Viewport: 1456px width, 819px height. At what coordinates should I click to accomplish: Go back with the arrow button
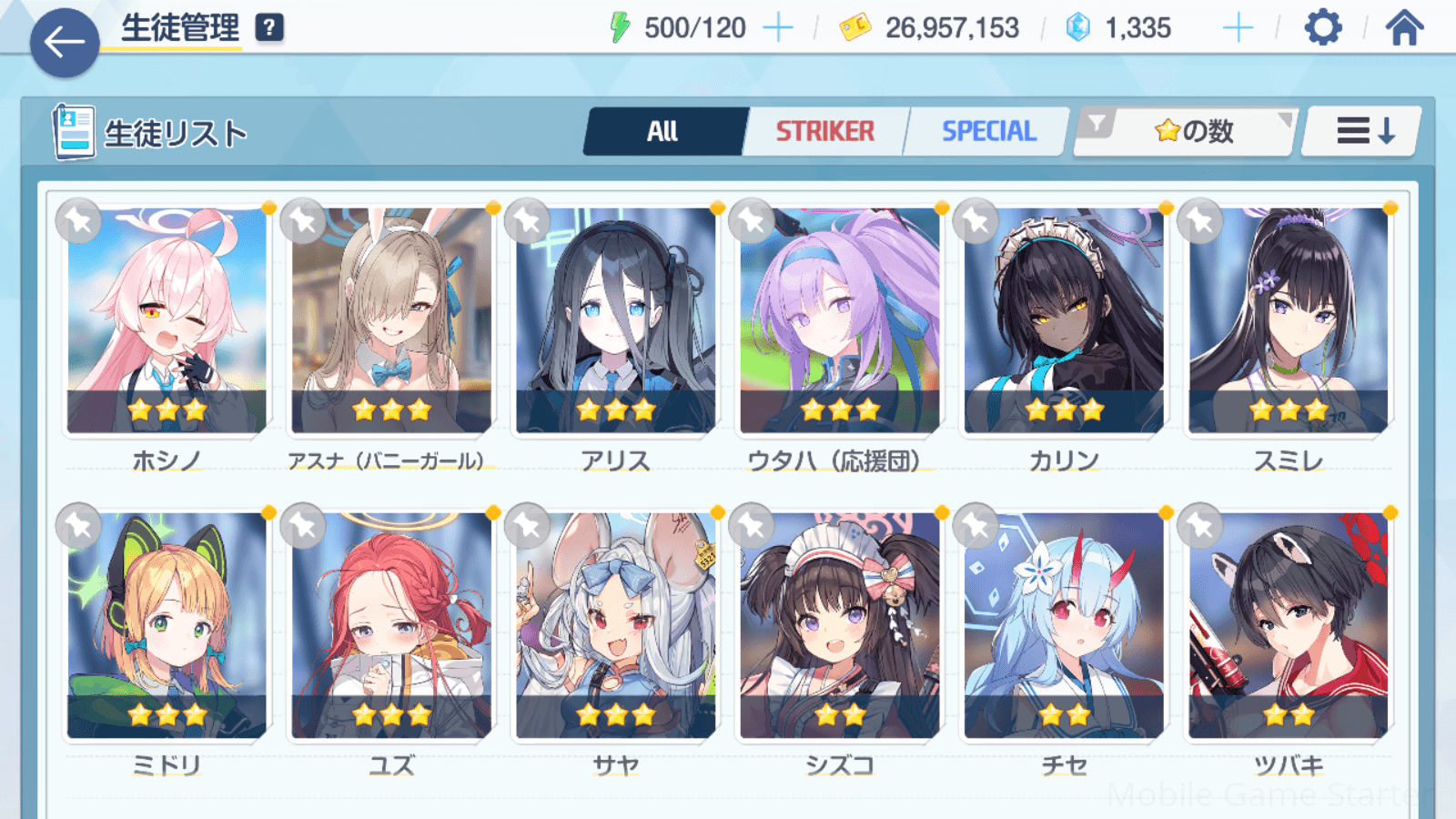[x=65, y=42]
